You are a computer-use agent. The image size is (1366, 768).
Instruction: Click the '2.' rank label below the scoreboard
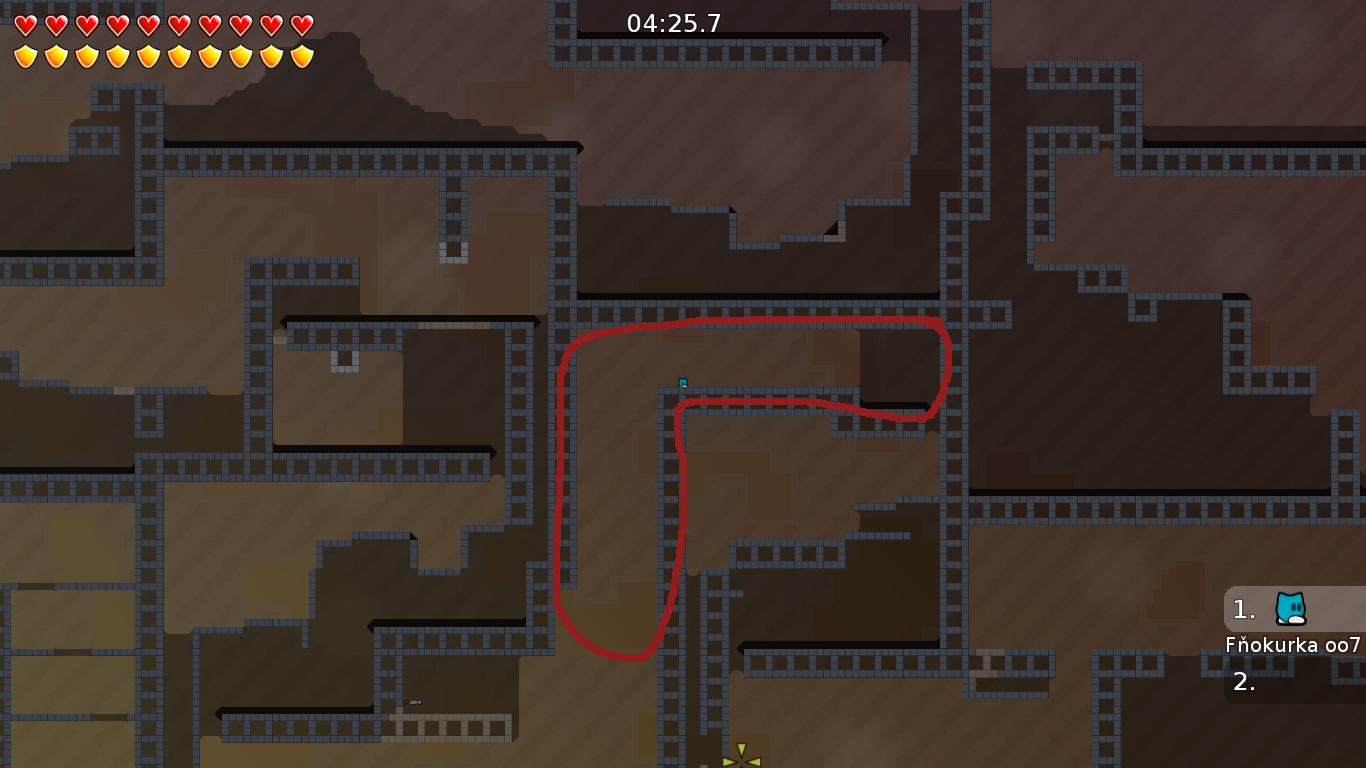[x=1243, y=682]
